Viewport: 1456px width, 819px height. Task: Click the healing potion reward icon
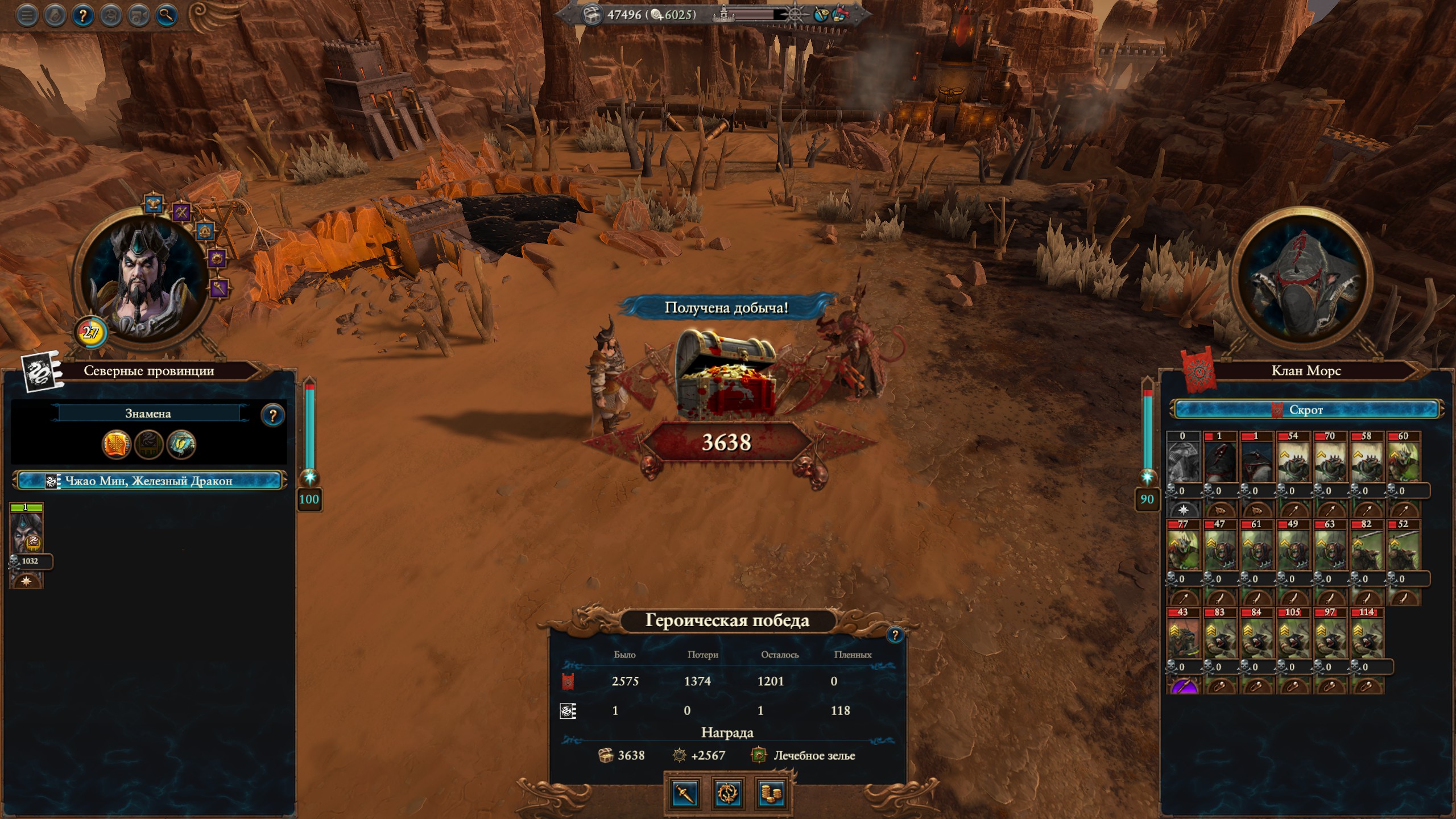click(759, 755)
